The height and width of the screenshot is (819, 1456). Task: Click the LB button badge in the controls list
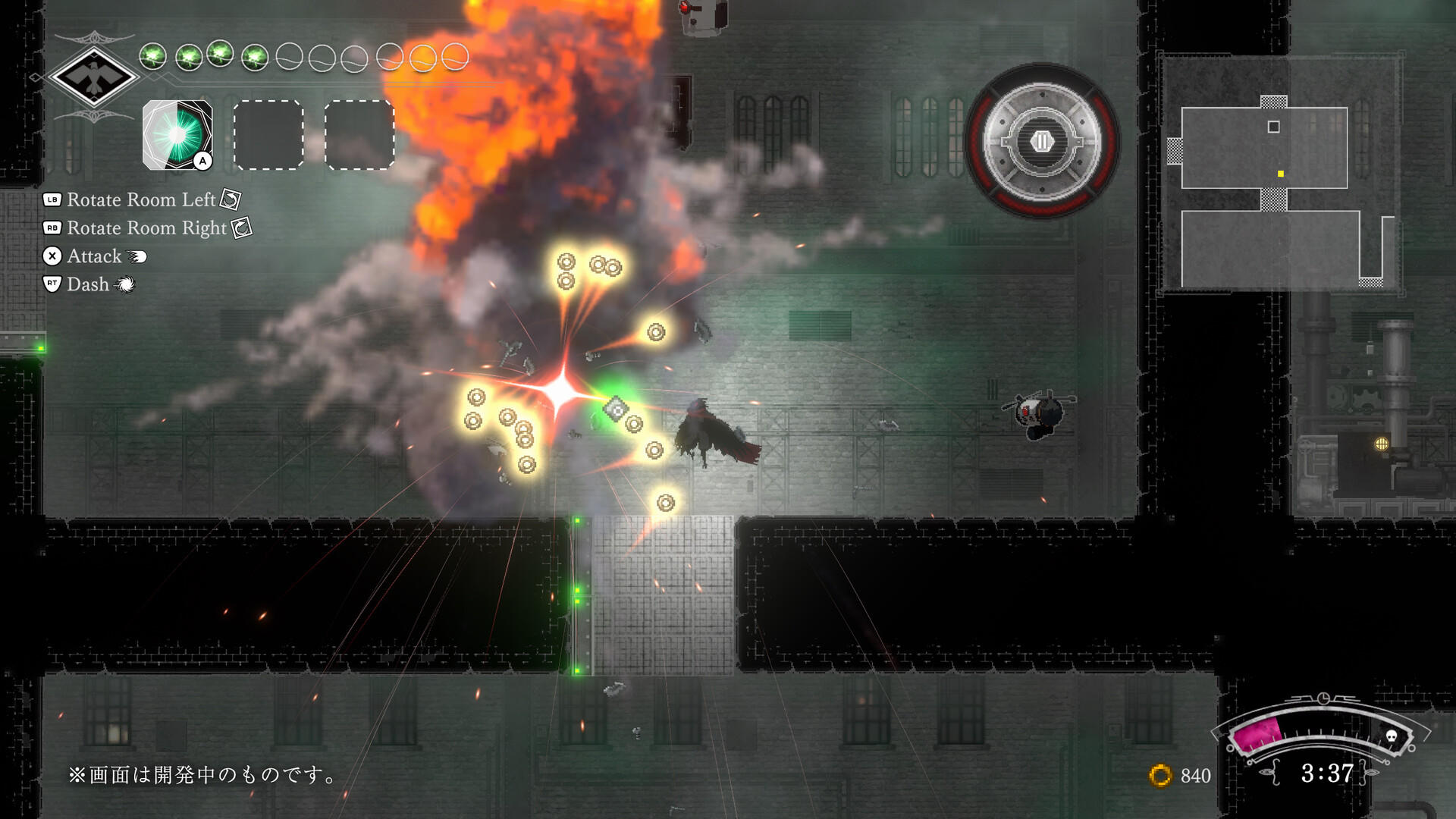tap(52, 199)
